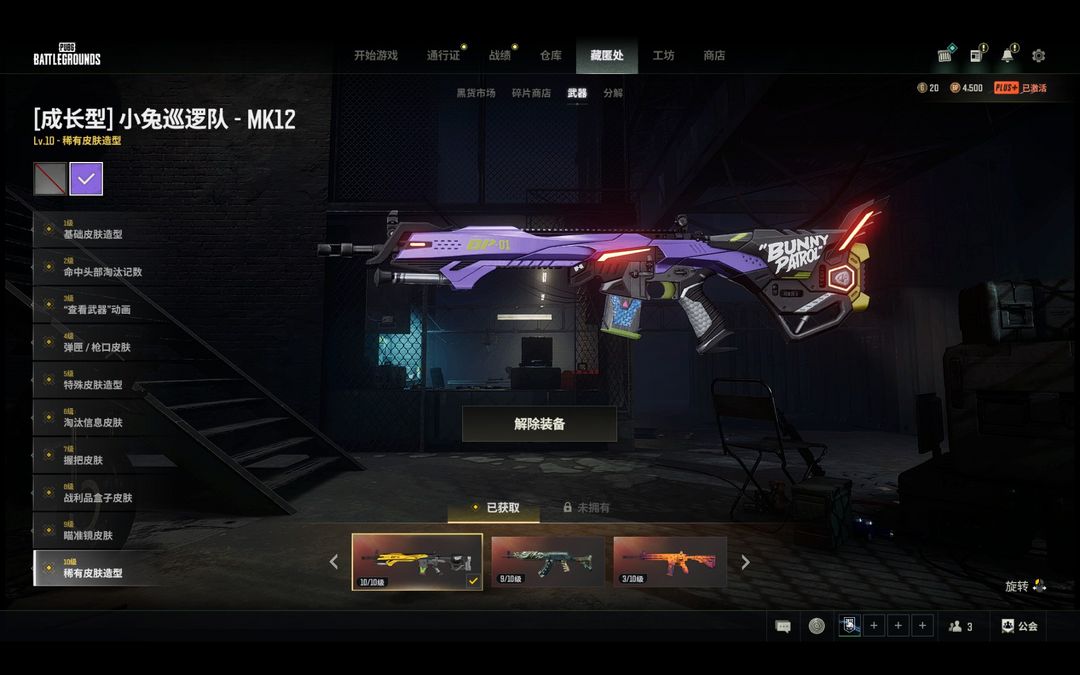Open the 开始游戏 menu
Screen dimensions: 1080x675
click(375, 56)
